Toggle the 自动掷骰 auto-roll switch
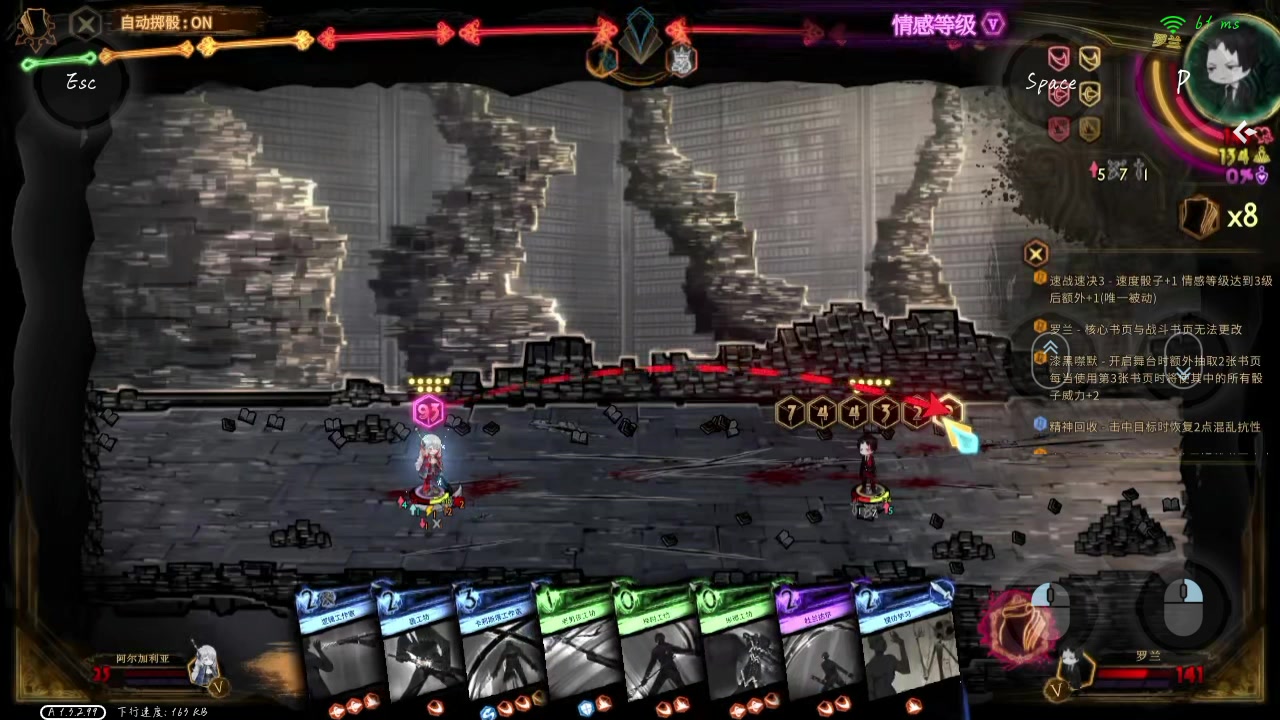 [166, 22]
